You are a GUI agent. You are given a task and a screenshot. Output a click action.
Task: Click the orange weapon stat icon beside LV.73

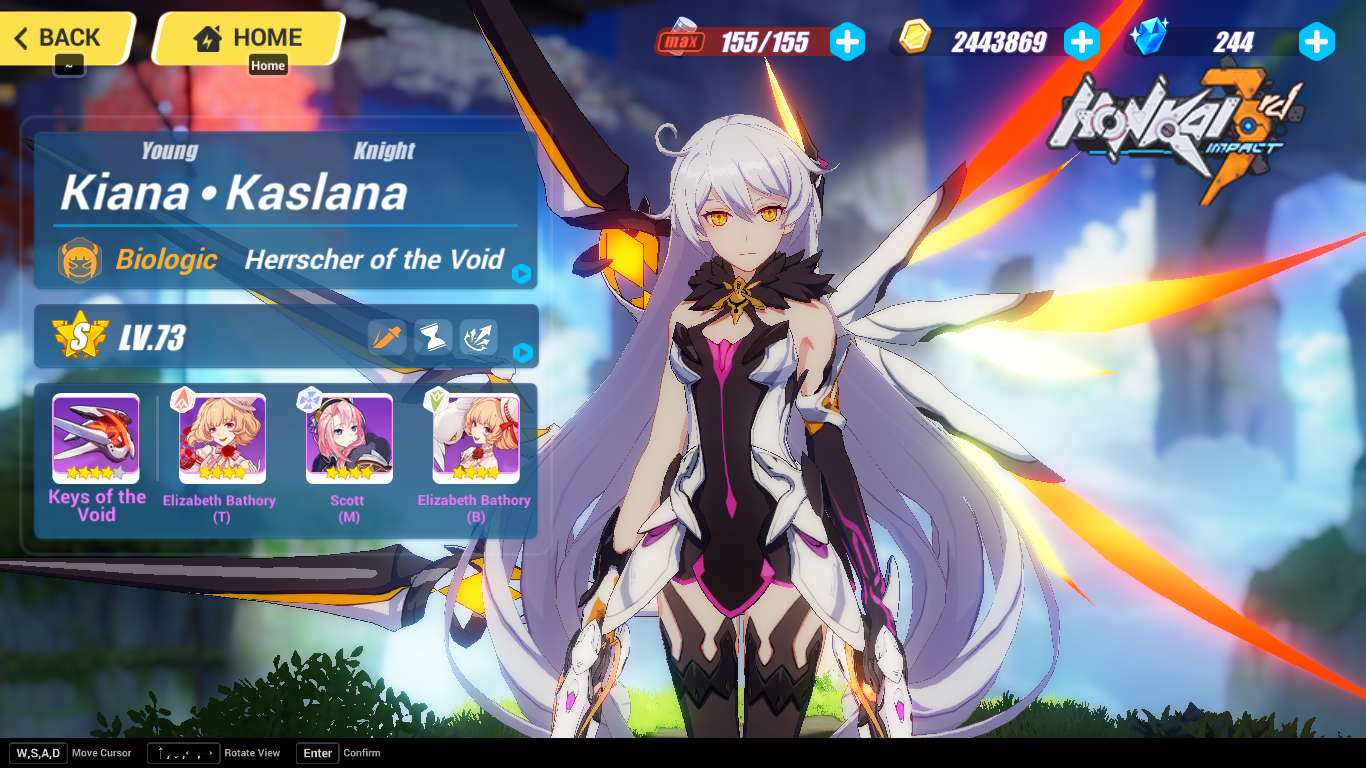387,337
